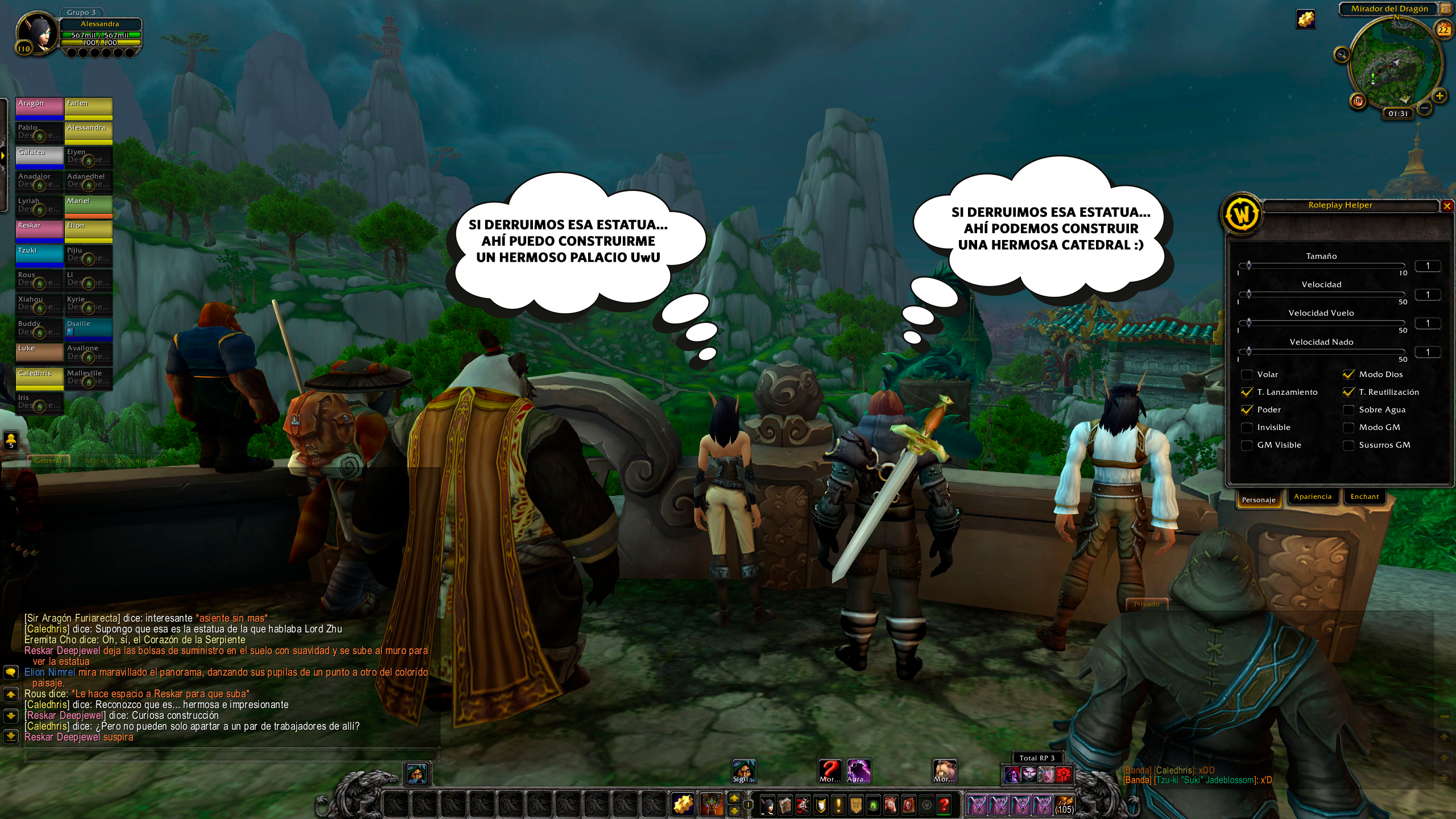Uncheck the Modo Dios option

click(1349, 375)
